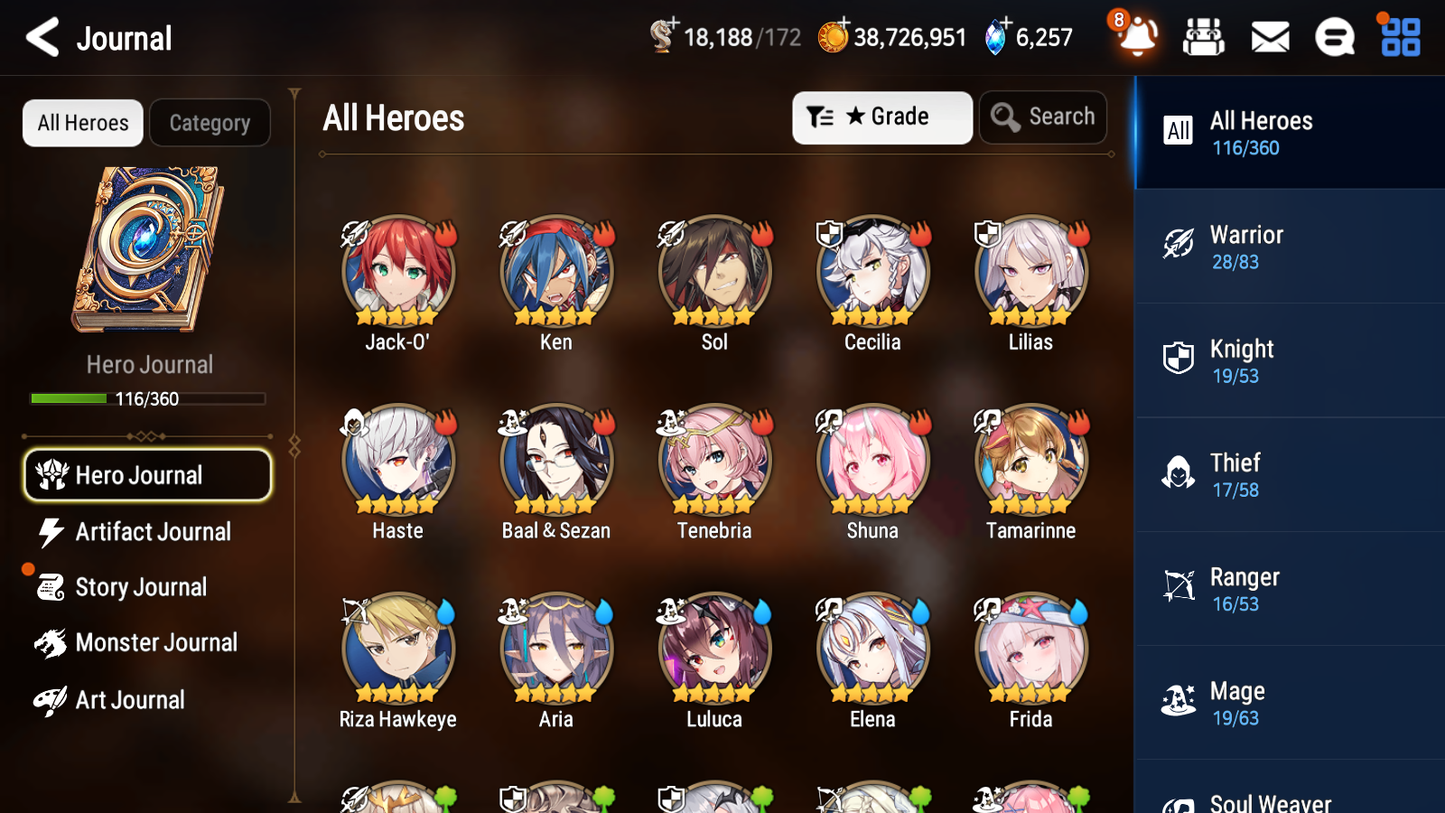Open the shop pack icon next to the bell
Viewport: 1445px width, 813px height.
coord(1203,37)
